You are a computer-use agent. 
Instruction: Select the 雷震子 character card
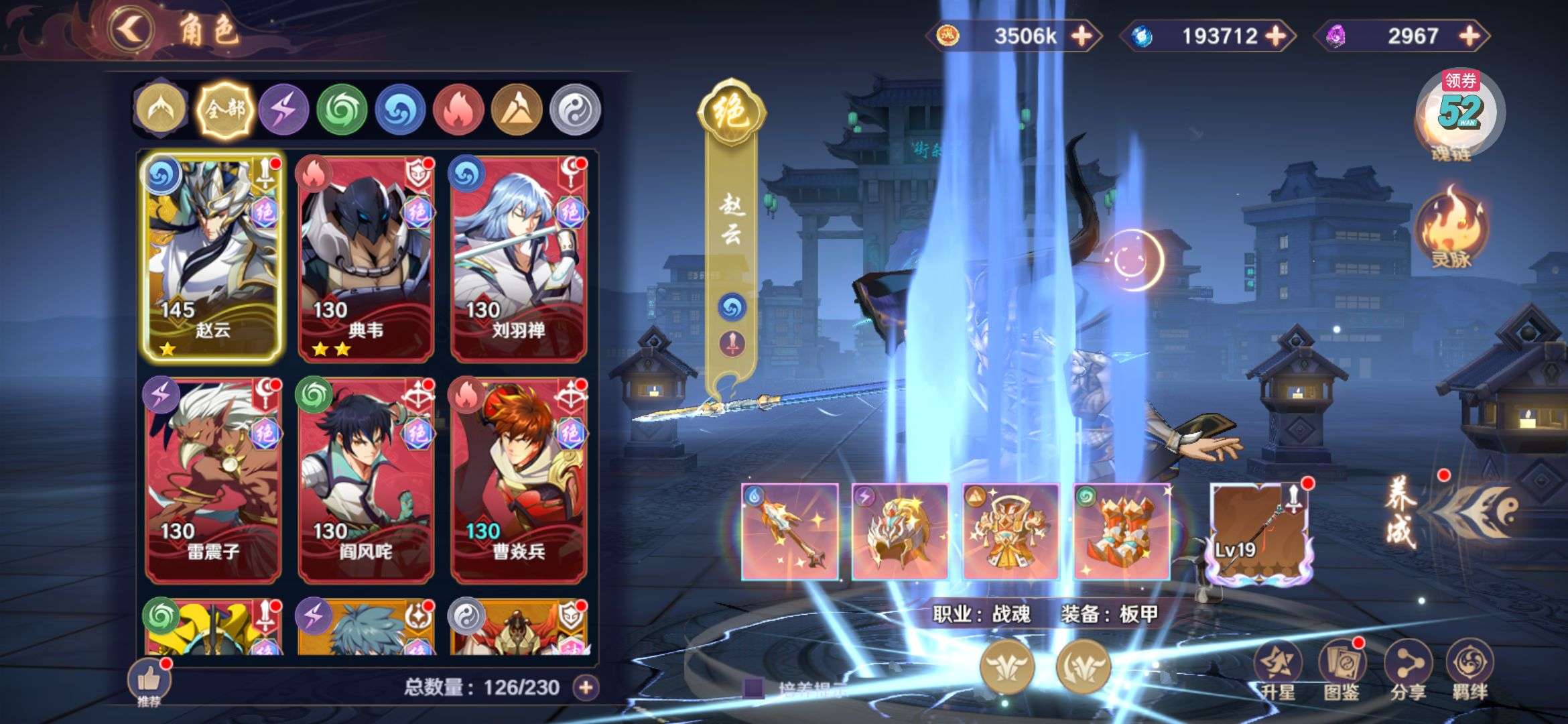click(x=212, y=479)
